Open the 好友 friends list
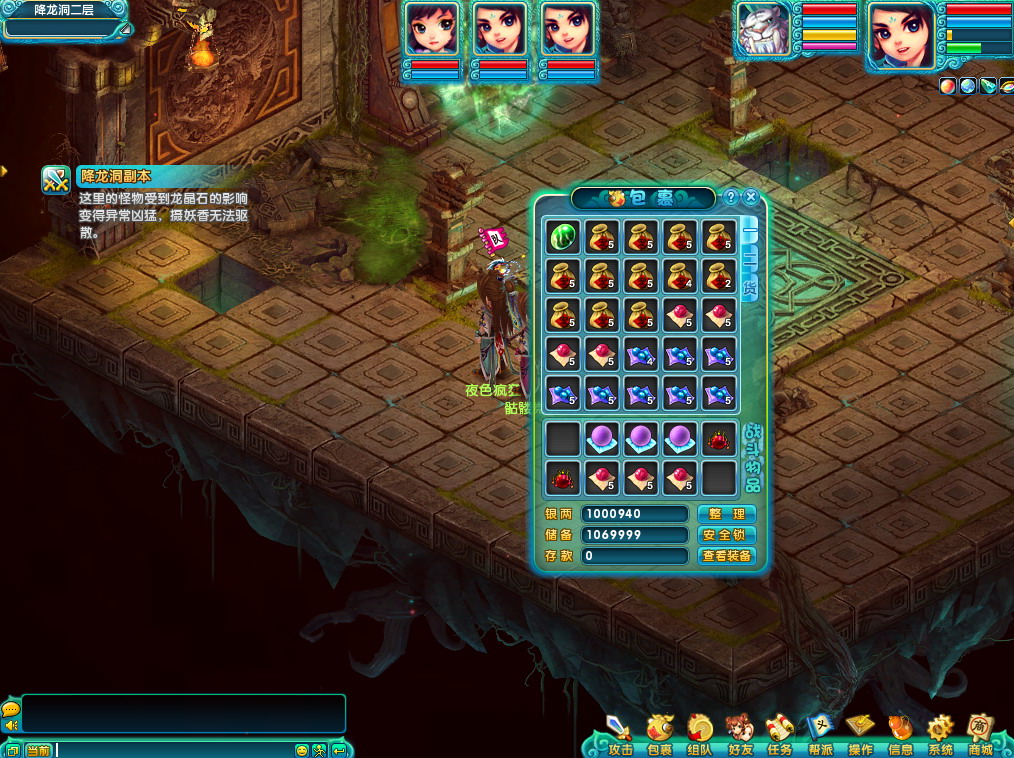 tap(740, 733)
